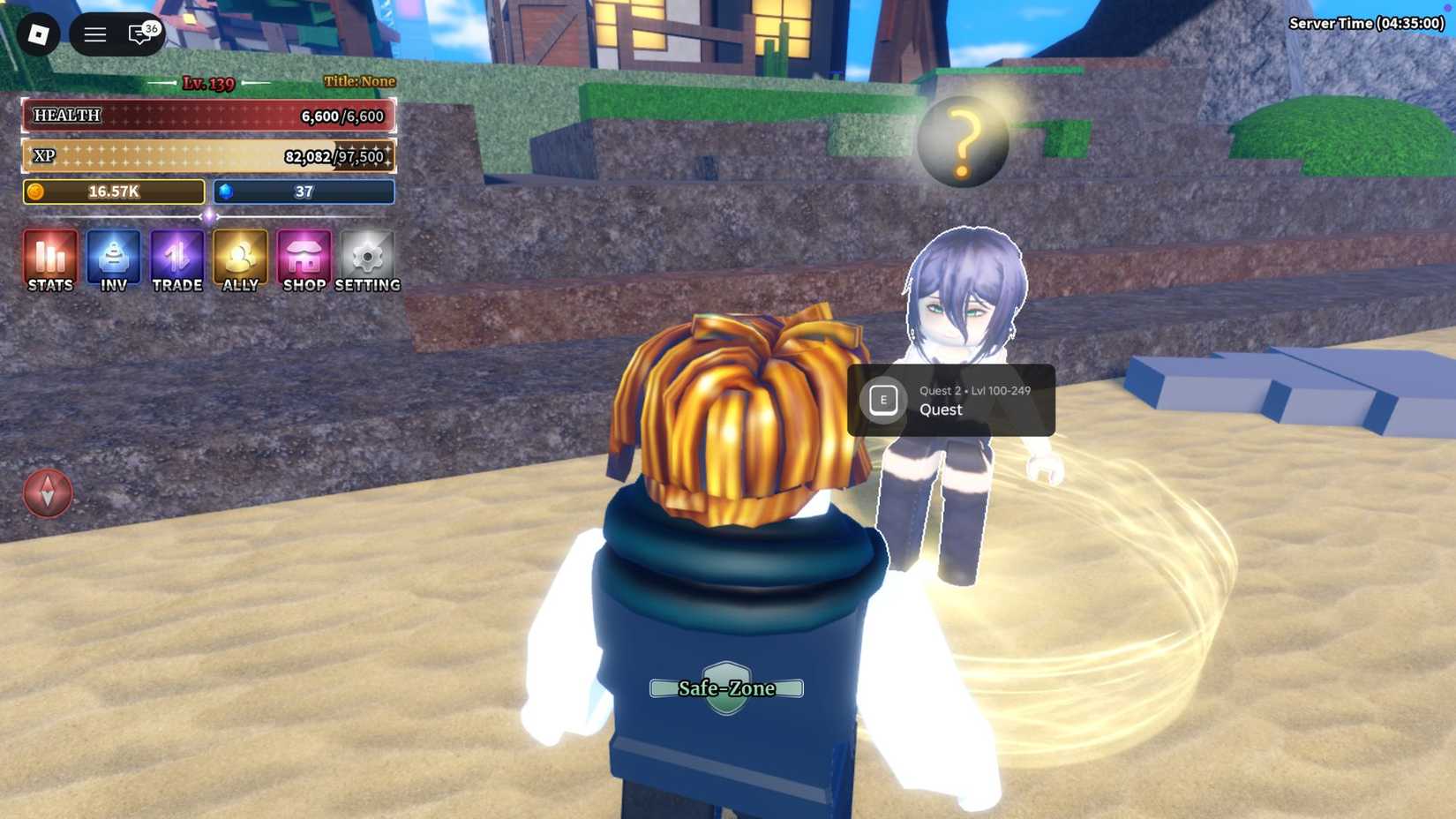Open the SHOP icon

(303, 260)
